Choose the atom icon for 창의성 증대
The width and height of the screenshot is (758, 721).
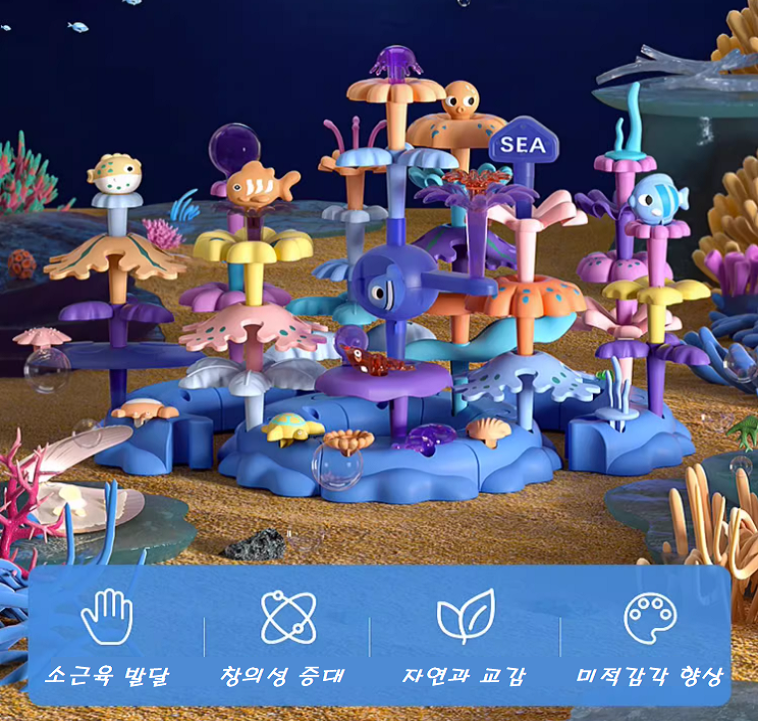click(x=288, y=617)
